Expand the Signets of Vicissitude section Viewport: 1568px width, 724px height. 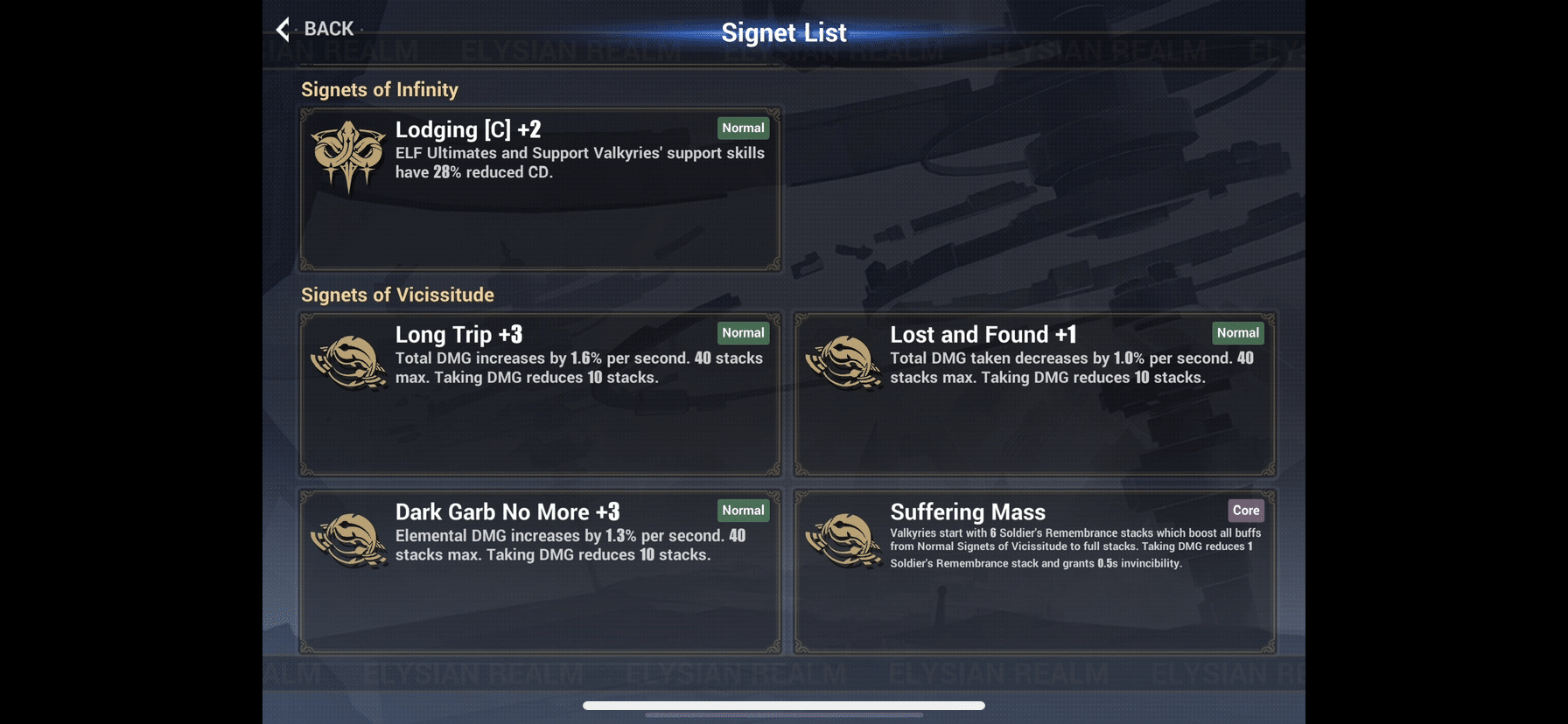point(398,295)
